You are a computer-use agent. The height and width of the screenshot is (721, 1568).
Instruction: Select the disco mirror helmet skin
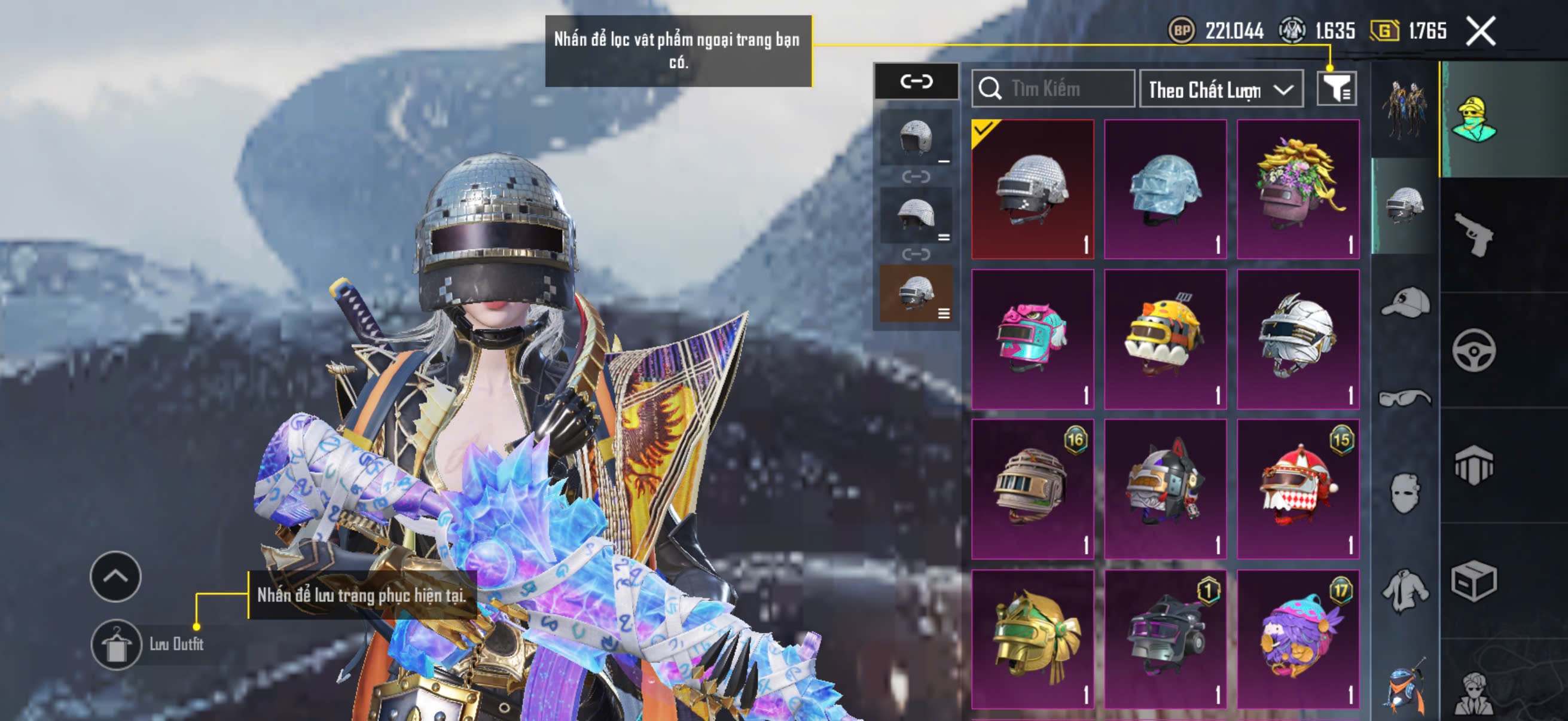coord(1032,190)
